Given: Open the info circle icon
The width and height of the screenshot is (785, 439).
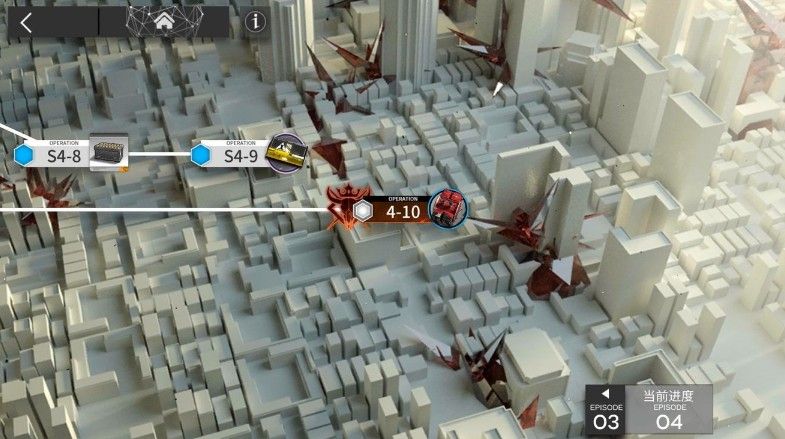Looking at the screenshot, I should click(x=256, y=22).
